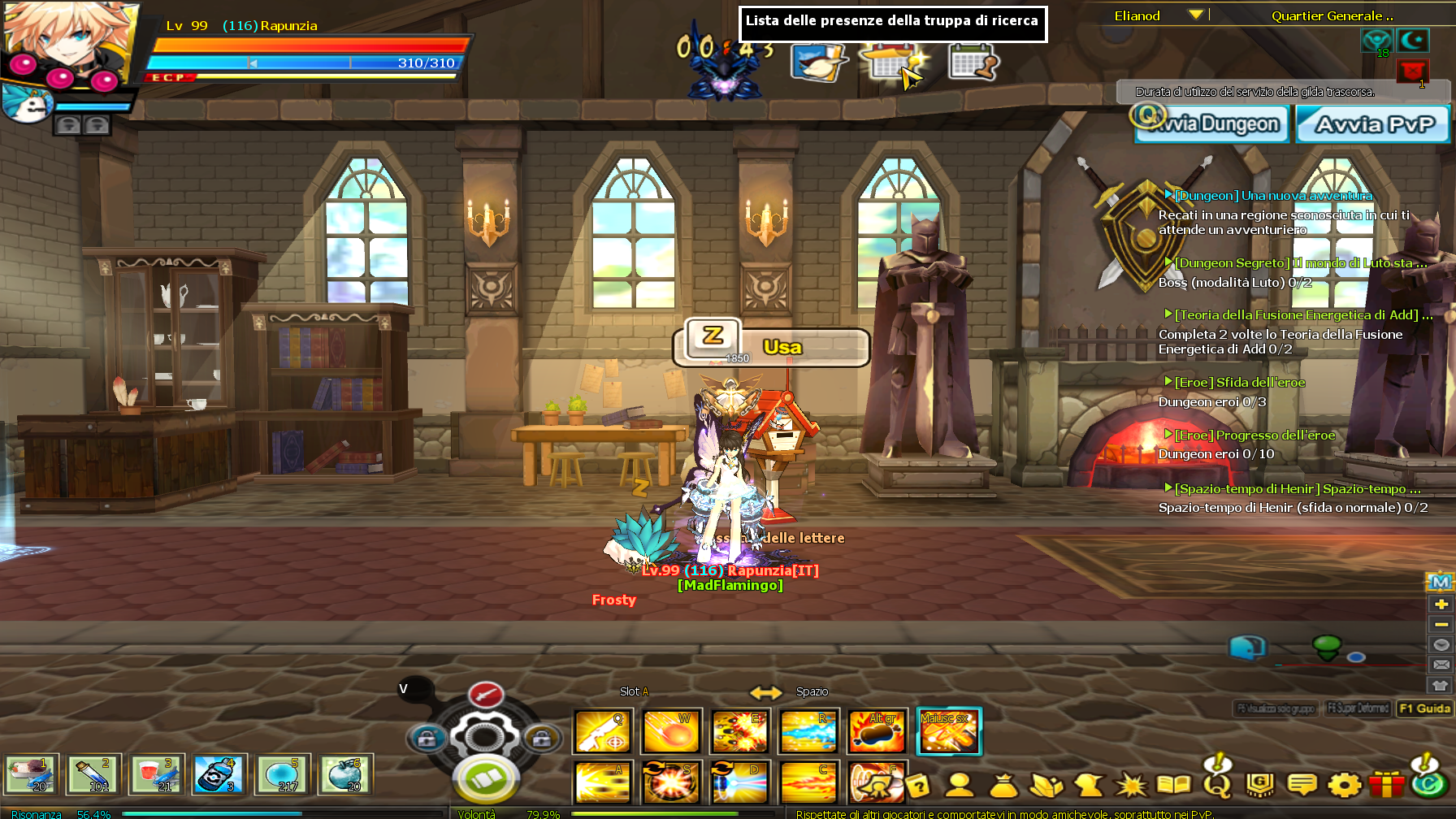Activate the fireball skill on key W
The image size is (1456, 819).
[x=671, y=731]
